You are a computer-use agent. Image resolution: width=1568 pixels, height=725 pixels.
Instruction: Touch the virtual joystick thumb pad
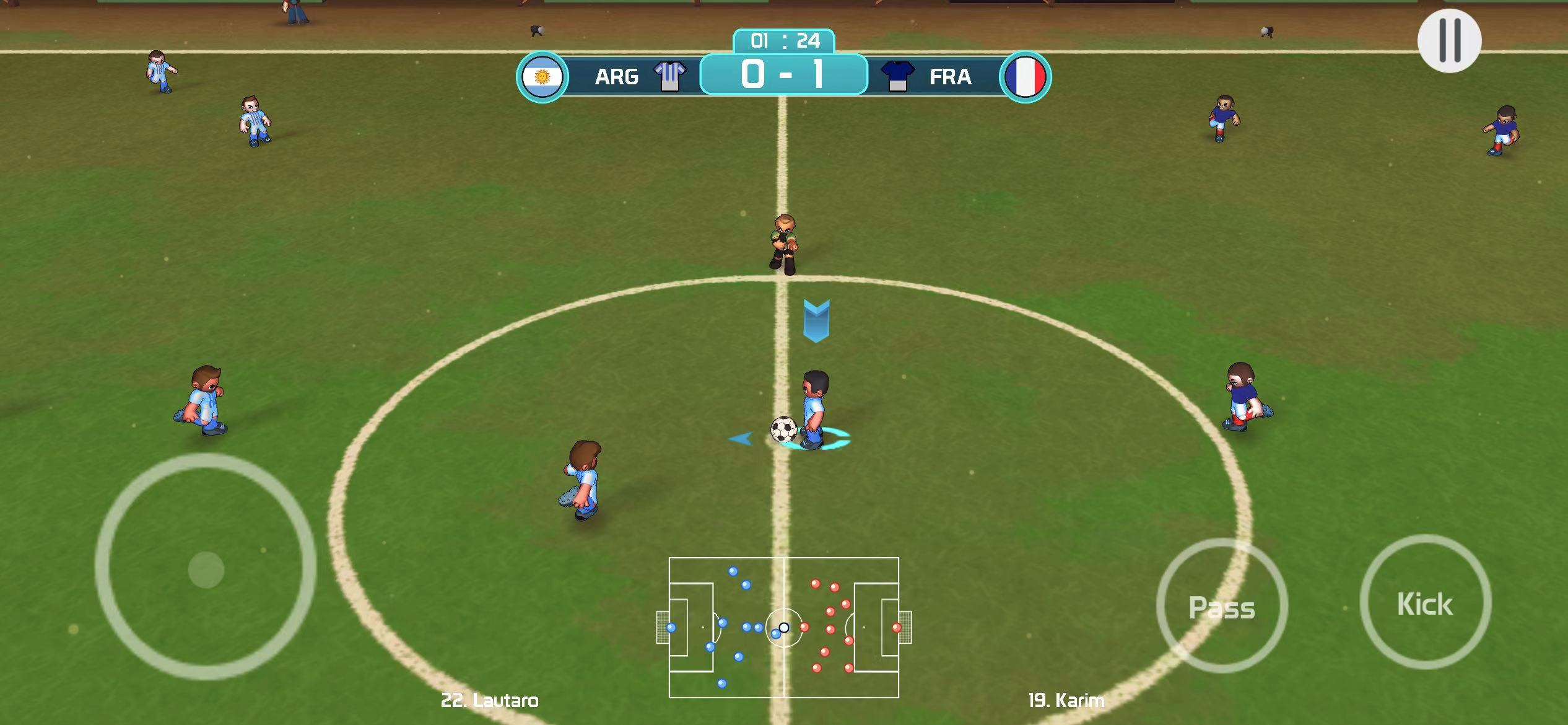pos(206,569)
